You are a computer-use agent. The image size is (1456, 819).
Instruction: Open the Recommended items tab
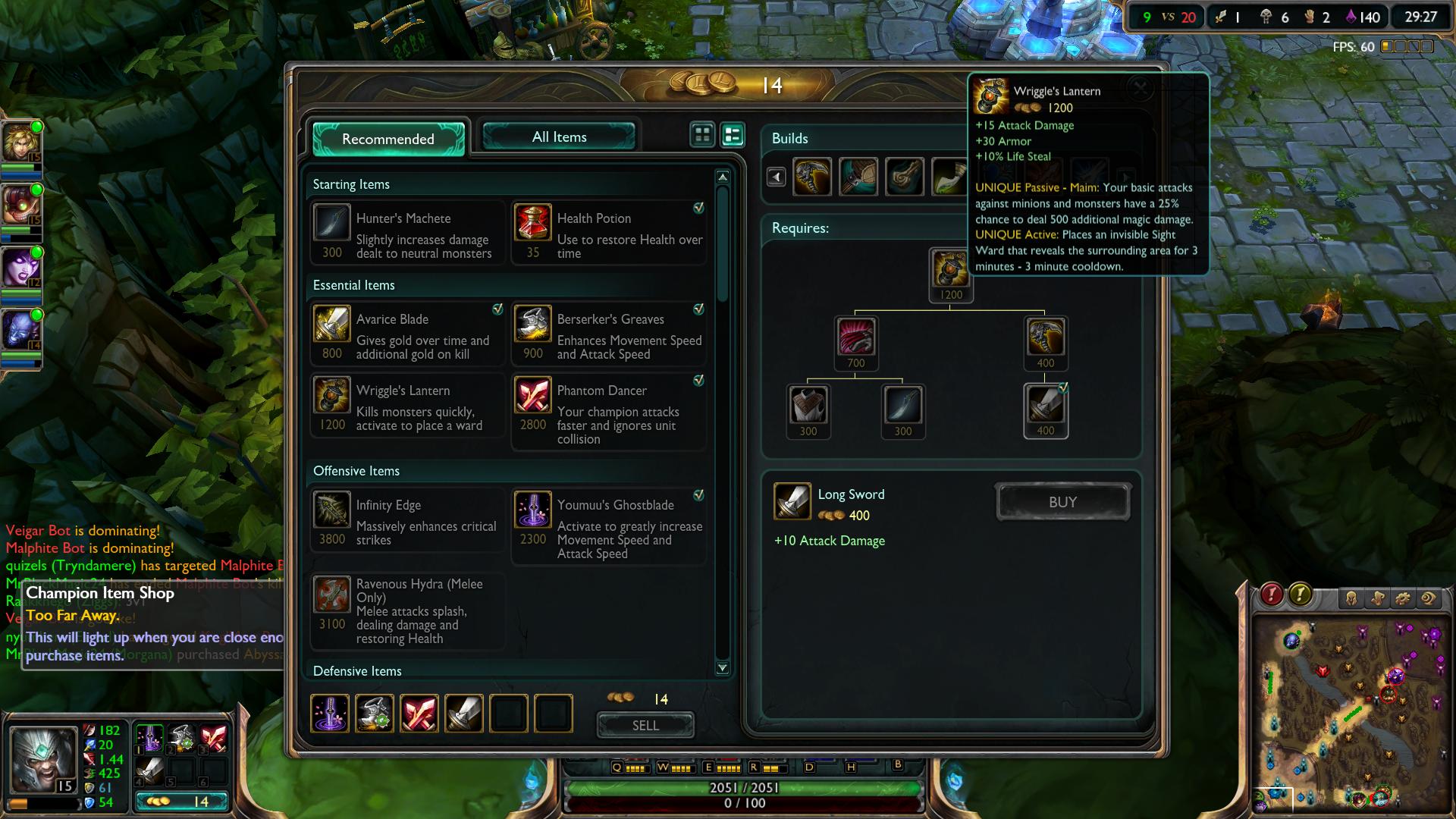tap(388, 140)
